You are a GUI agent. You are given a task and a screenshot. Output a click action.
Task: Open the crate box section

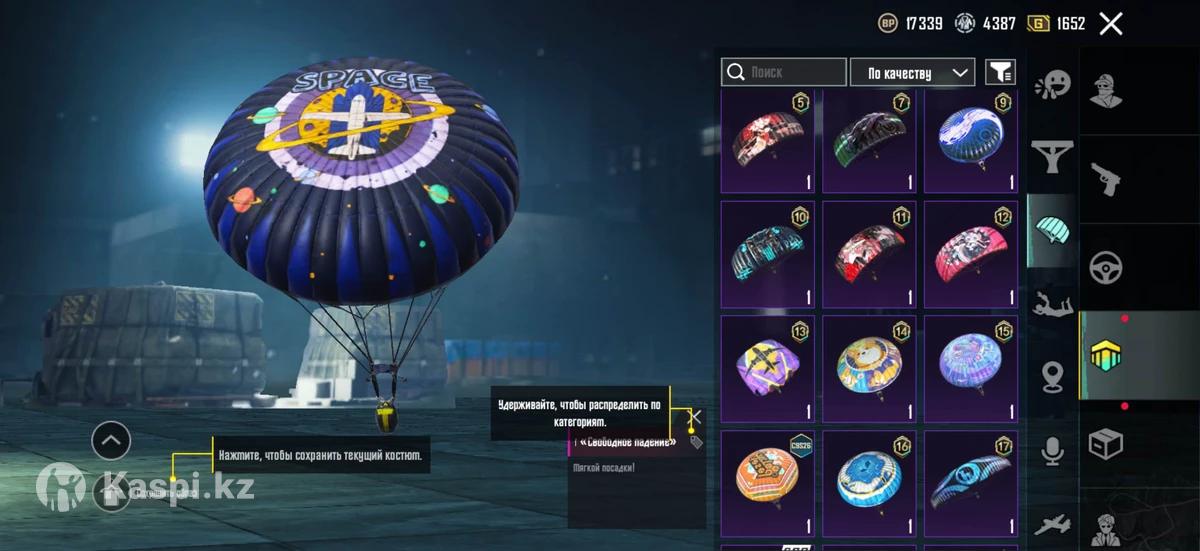[1105, 443]
